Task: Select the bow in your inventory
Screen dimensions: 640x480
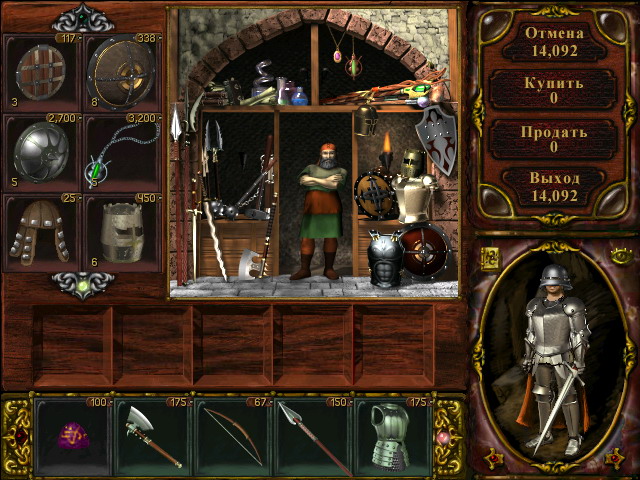Action: pyautogui.click(x=234, y=436)
